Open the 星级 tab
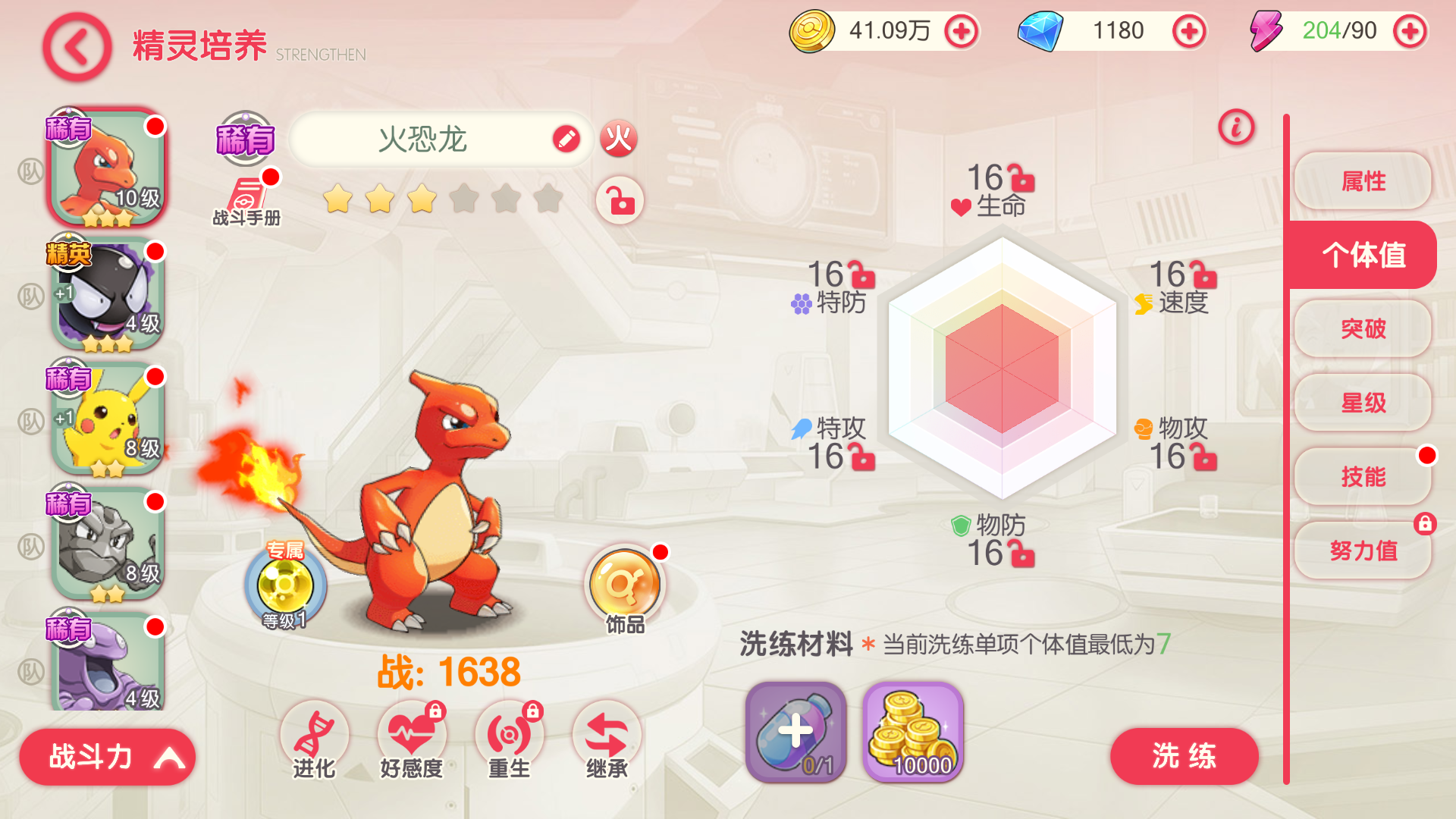This screenshot has width=1456, height=819. 1363,403
